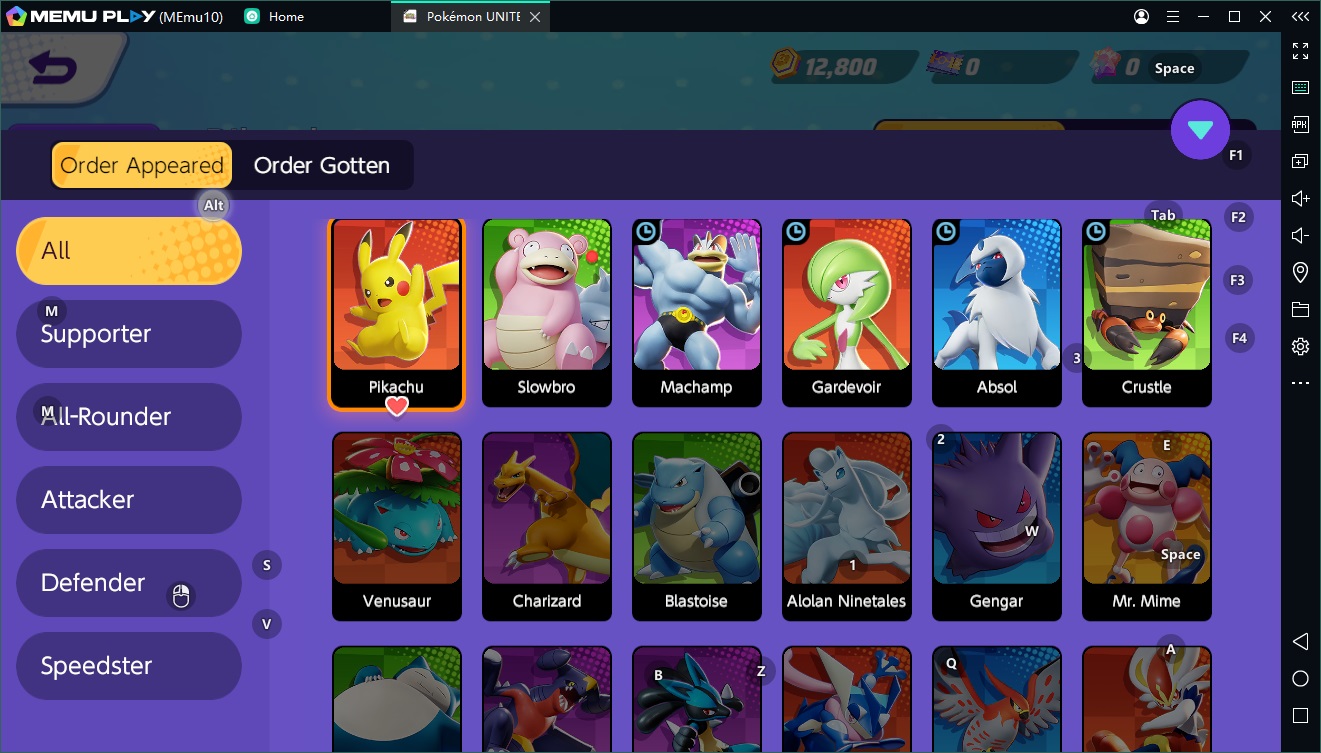Viewport: 1321px width, 753px height.
Task: Select the All category filter
Action: (x=128, y=250)
